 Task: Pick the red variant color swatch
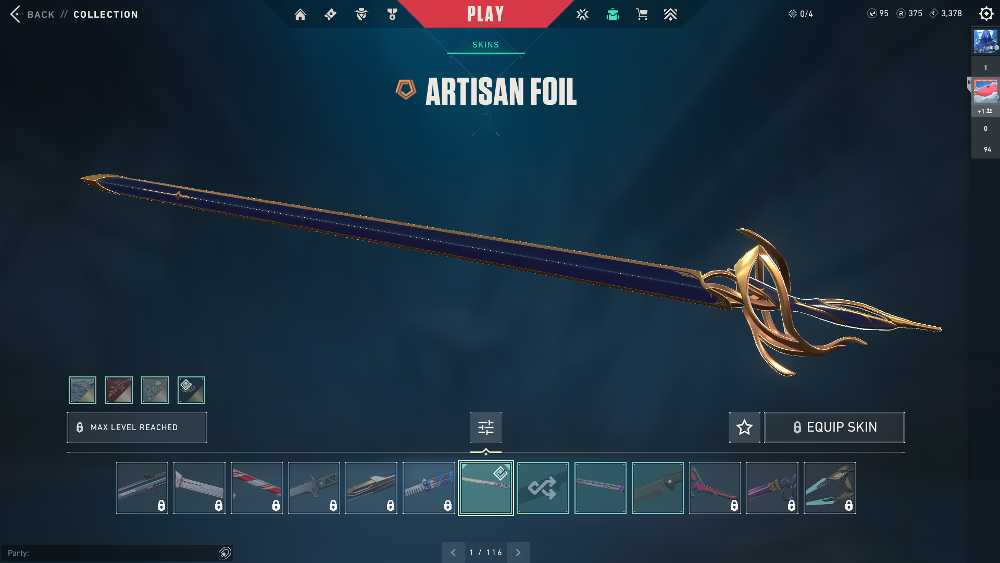click(x=119, y=390)
